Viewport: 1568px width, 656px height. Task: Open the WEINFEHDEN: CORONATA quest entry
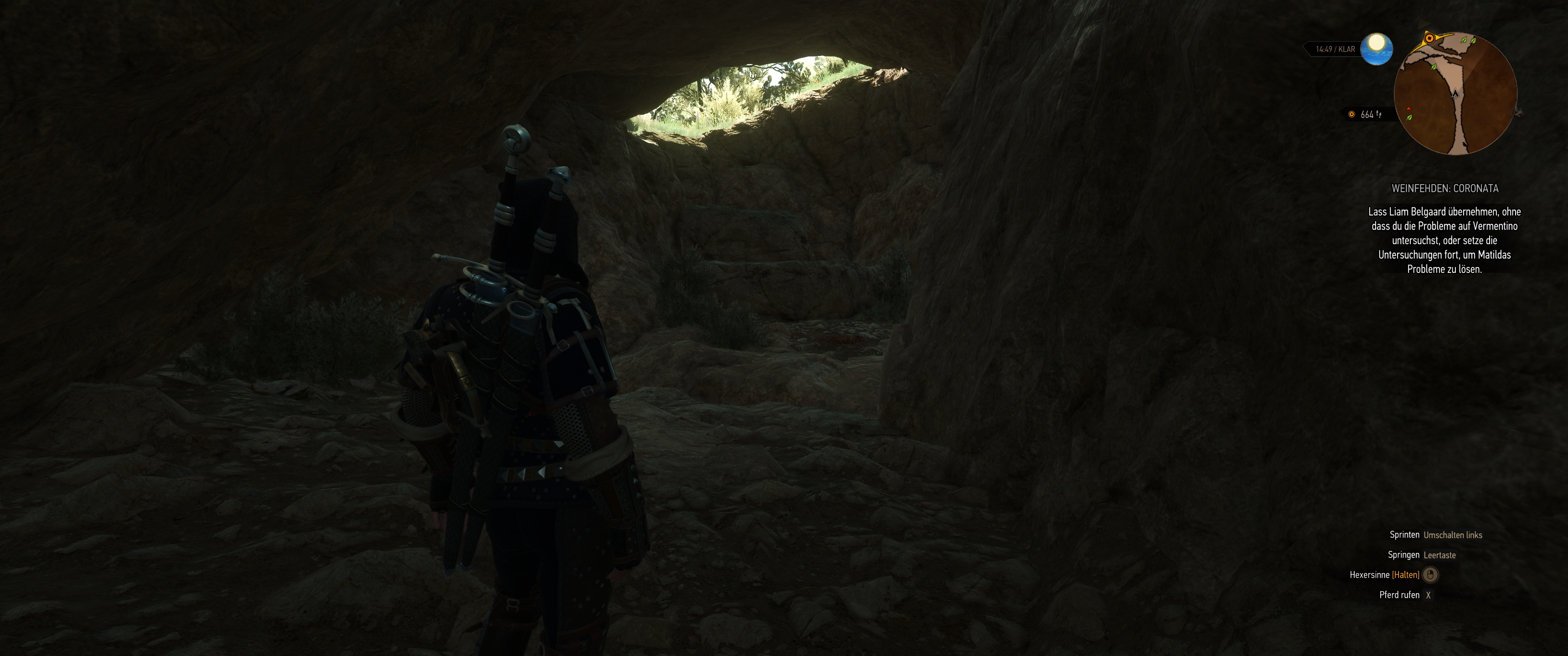[x=1445, y=189]
